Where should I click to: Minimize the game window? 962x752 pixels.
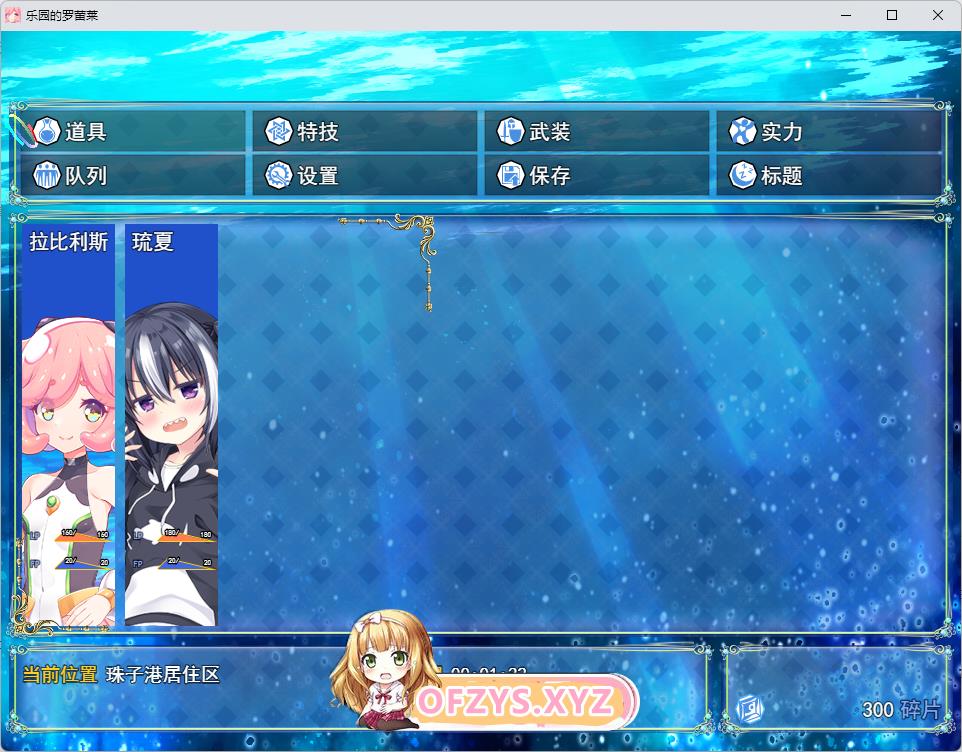(846, 15)
